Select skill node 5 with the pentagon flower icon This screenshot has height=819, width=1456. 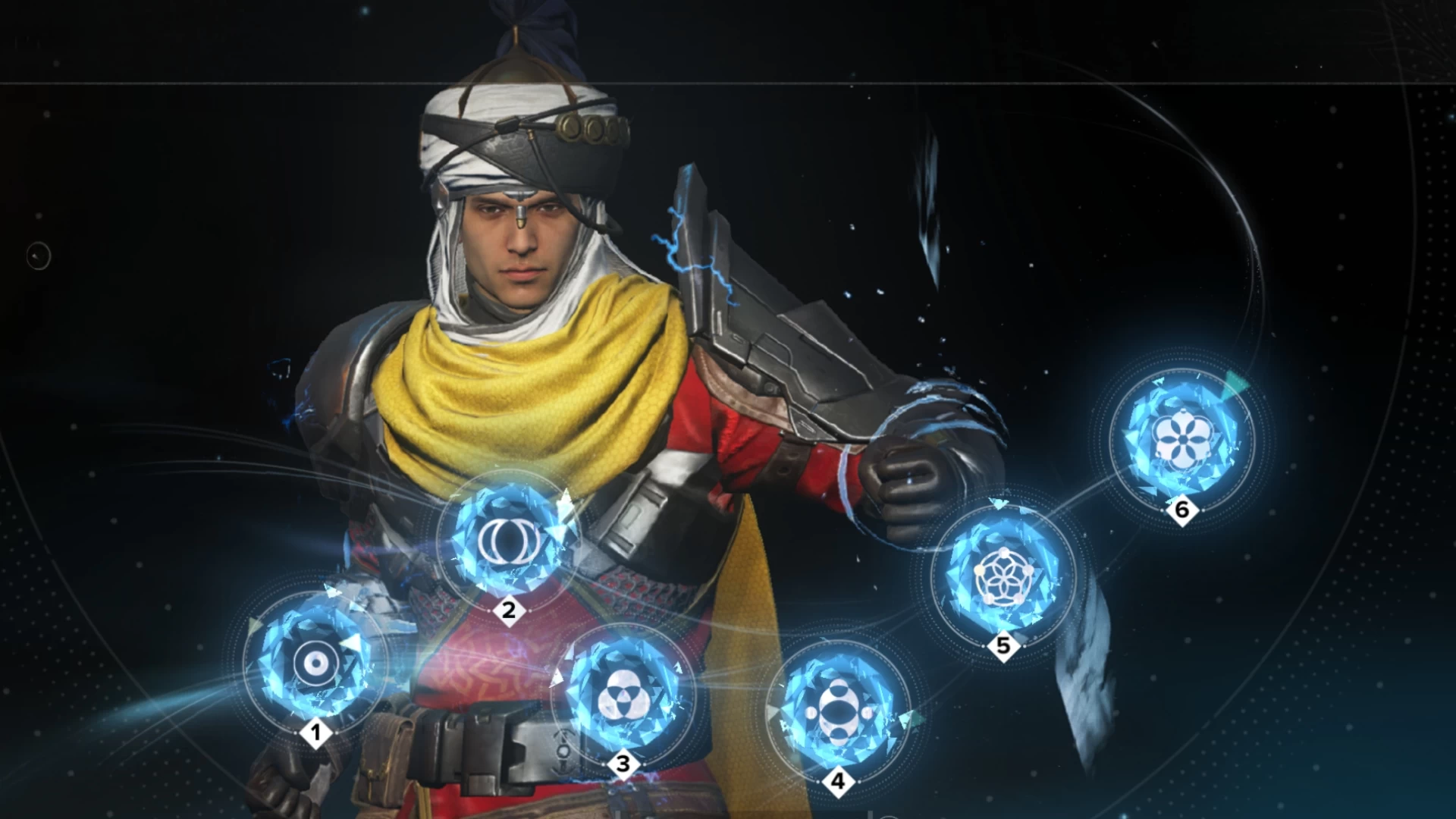[1003, 576]
